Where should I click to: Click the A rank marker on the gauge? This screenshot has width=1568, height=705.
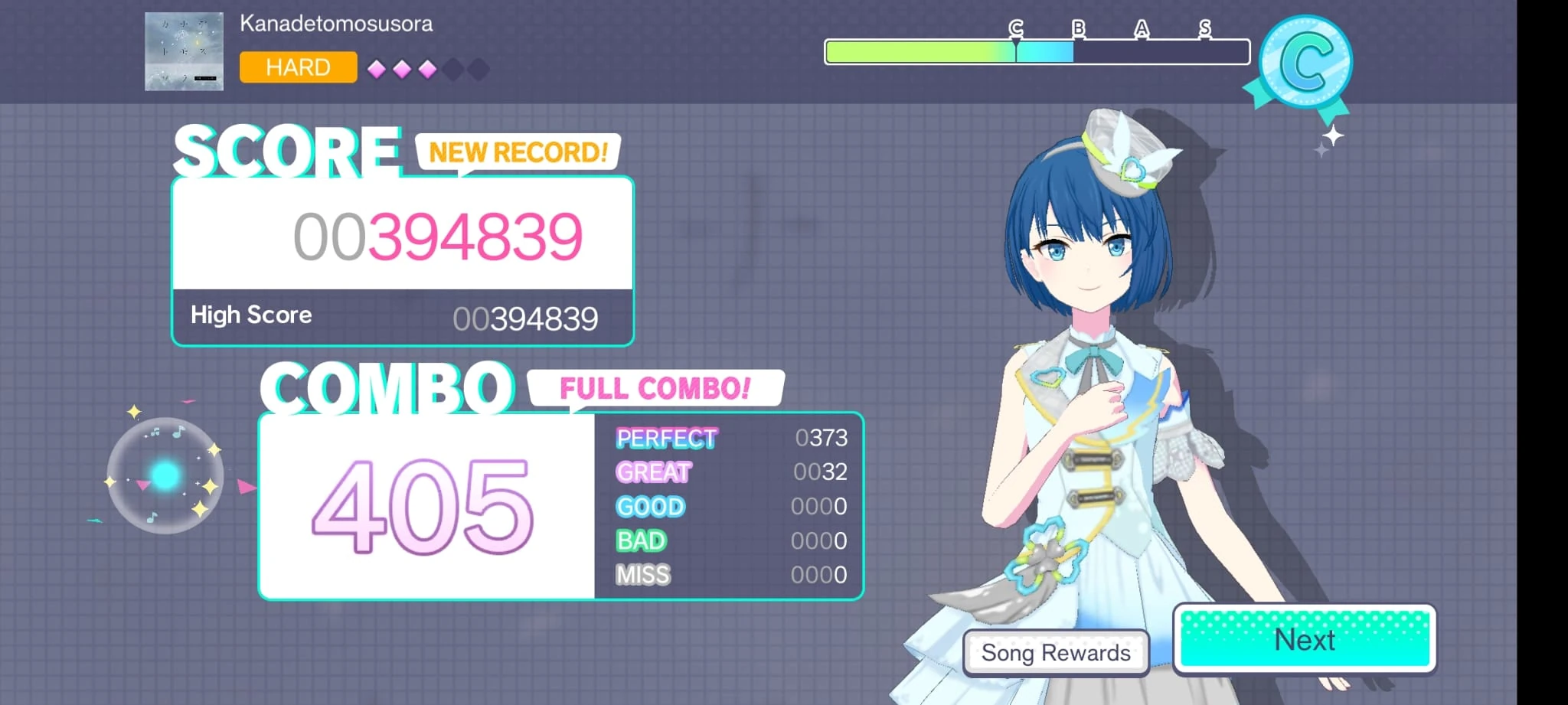pos(1141,29)
